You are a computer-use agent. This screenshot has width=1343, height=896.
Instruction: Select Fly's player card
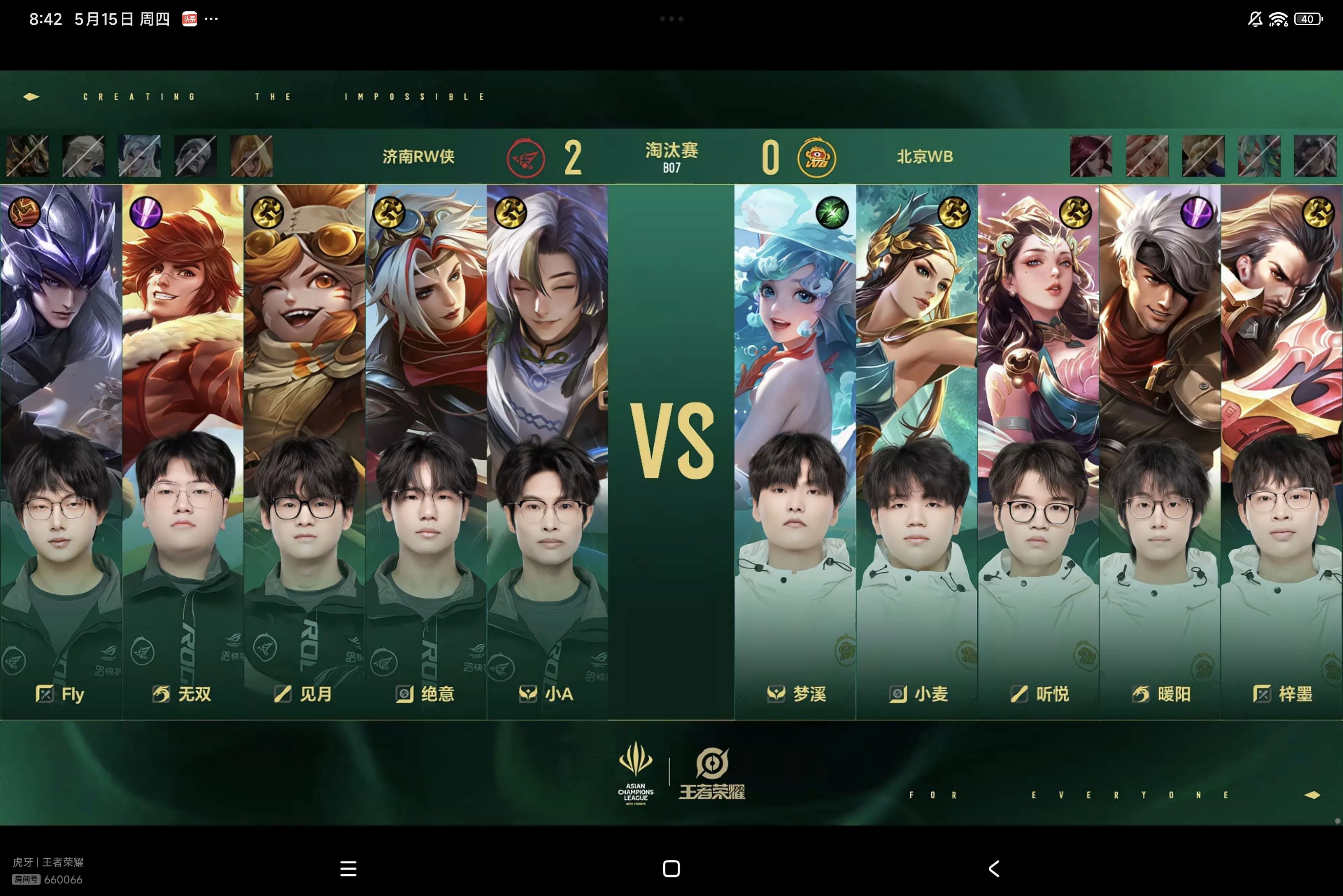coord(60,451)
